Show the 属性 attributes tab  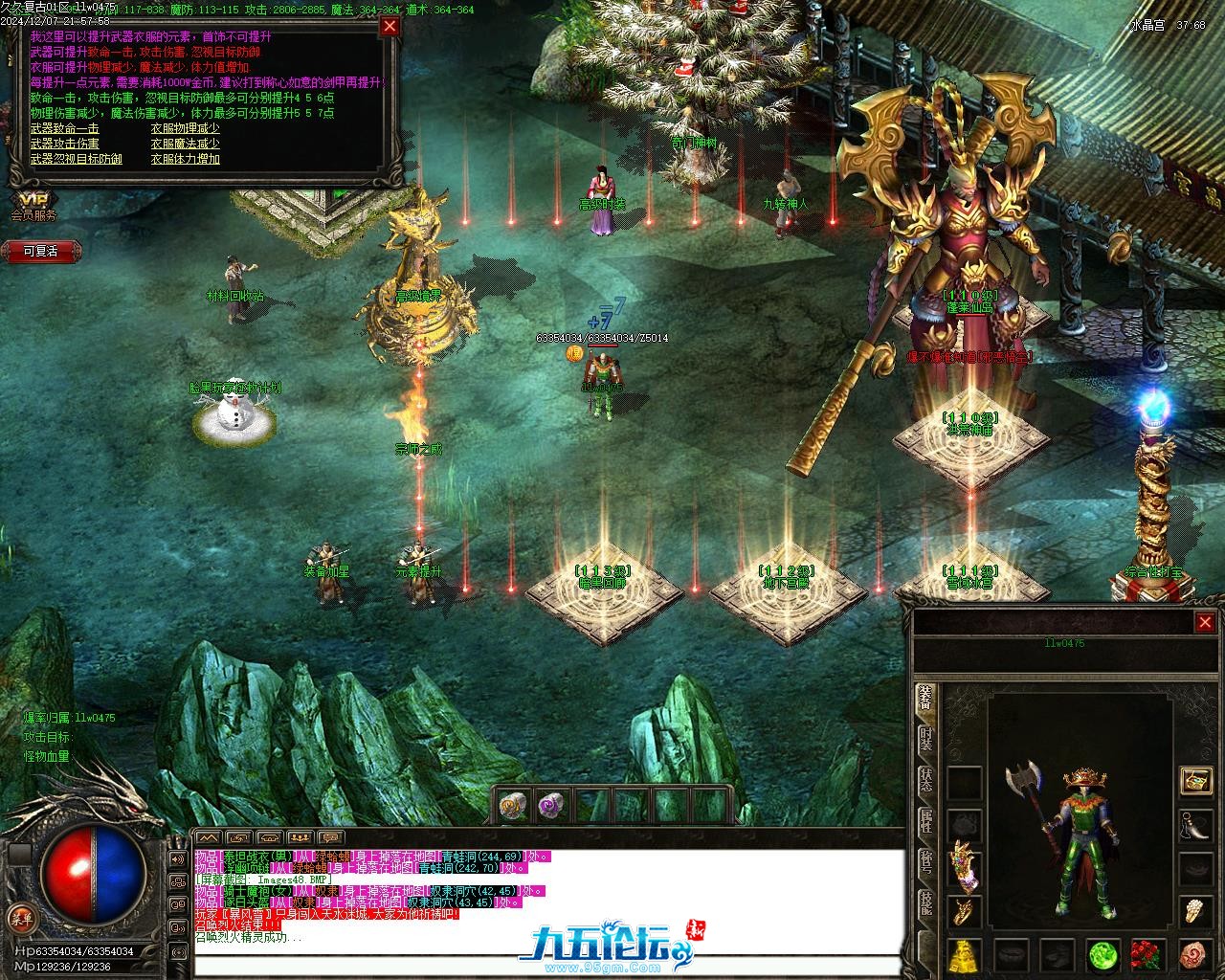[x=925, y=820]
